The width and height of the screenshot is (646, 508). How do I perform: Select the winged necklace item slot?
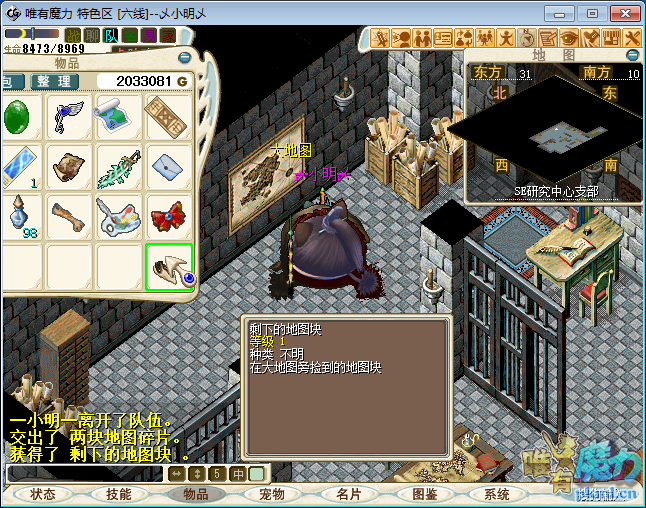click(x=69, y=117)
